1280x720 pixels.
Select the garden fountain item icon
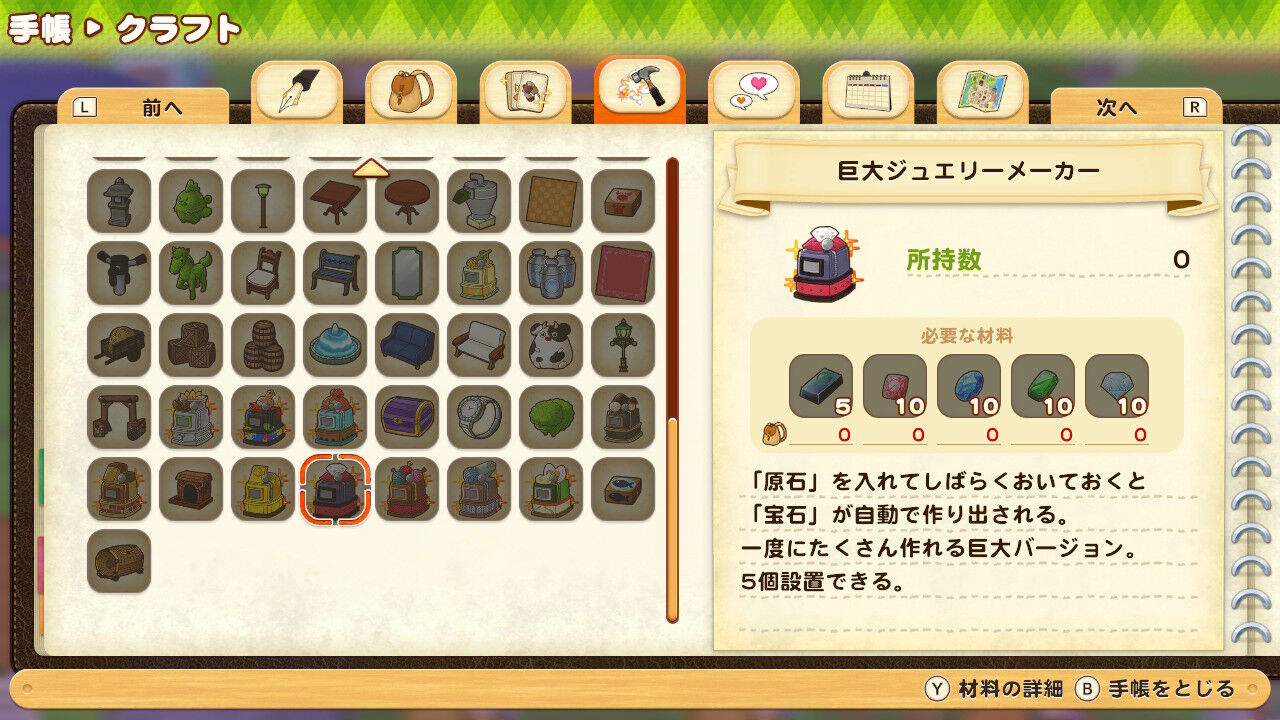click(335, 345)
